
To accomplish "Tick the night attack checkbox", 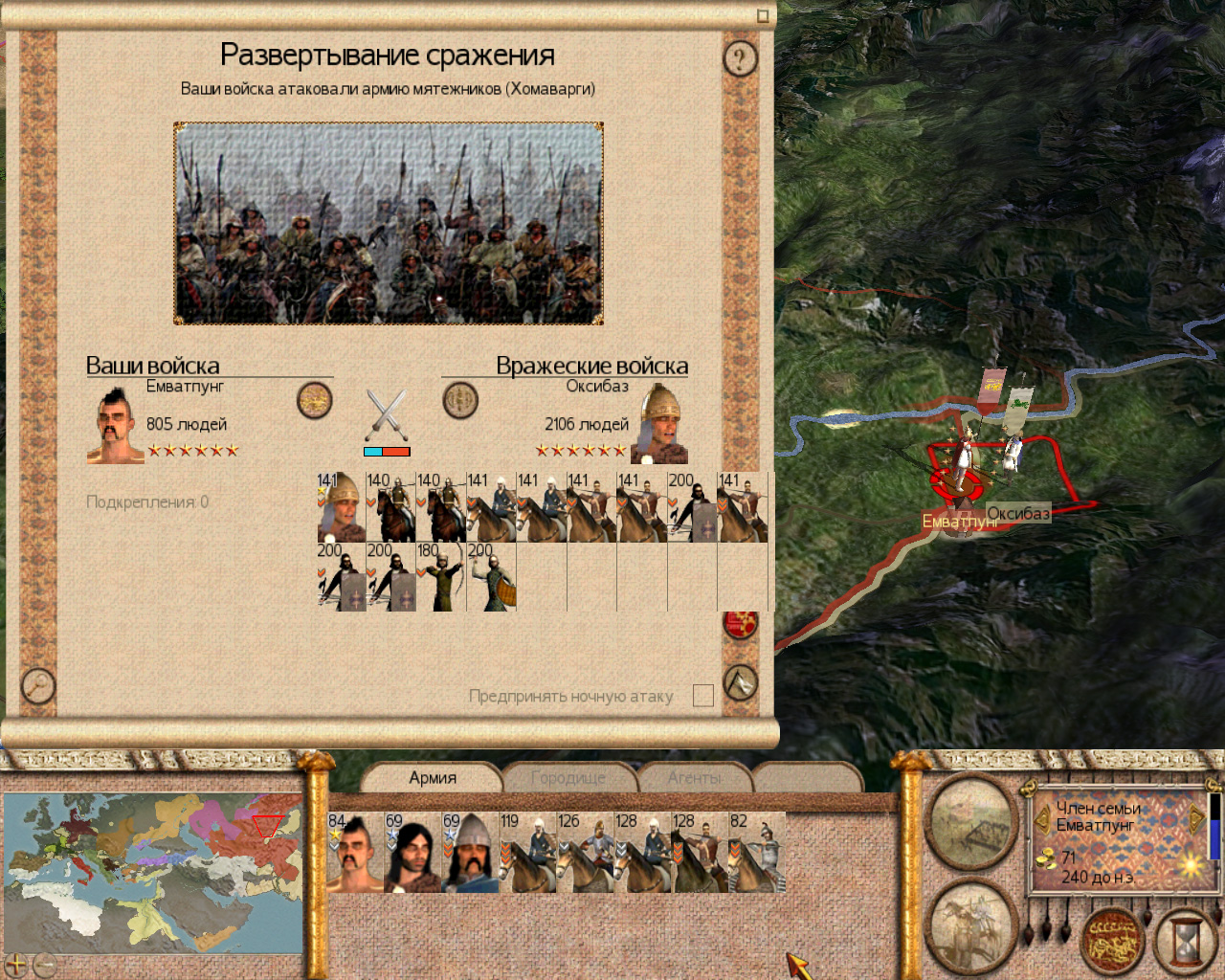I will click(703, 696).
